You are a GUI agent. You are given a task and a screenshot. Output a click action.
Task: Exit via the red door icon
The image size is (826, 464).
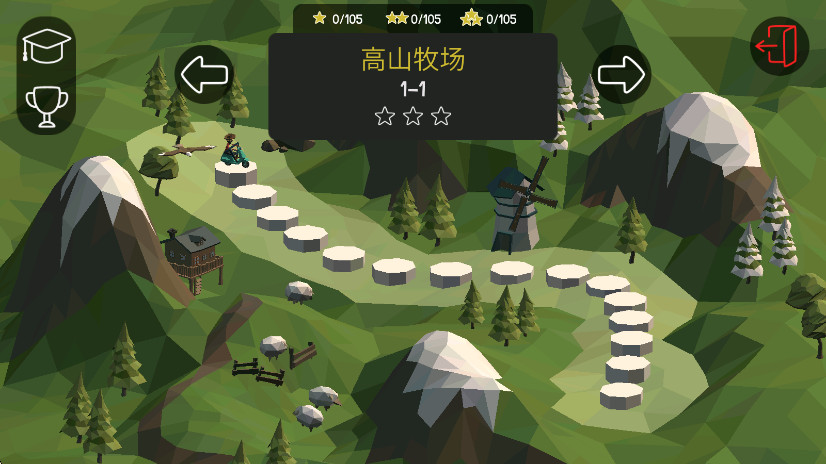pos(779,47)
